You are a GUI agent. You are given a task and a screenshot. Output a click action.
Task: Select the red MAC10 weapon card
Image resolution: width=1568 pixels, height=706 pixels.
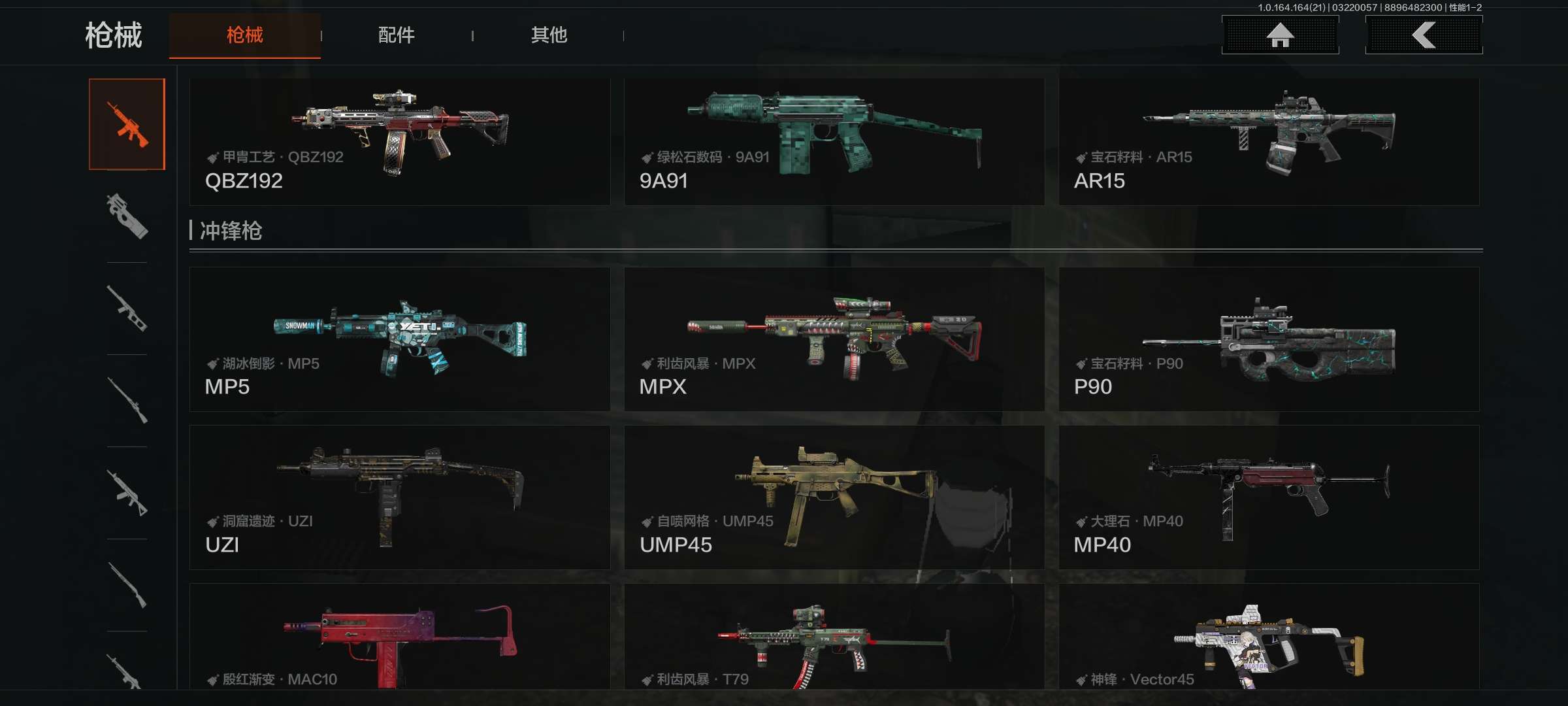[x=399, y=637]
